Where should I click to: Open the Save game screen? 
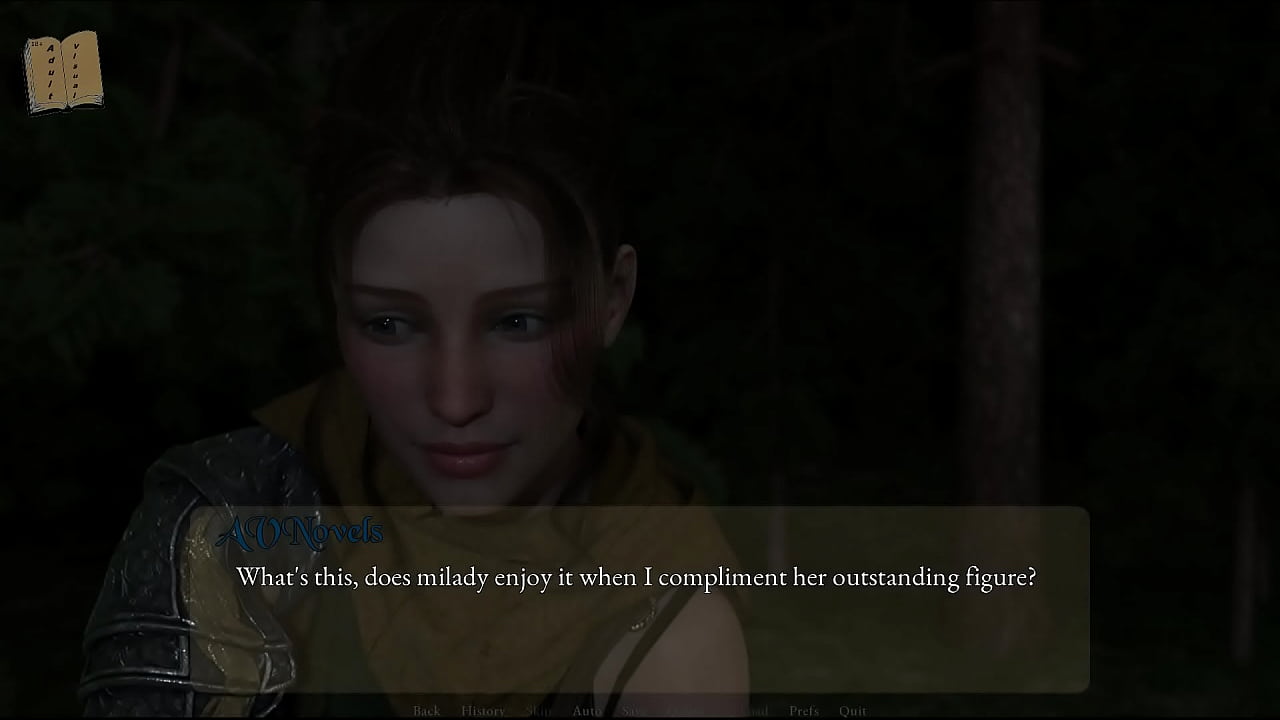[635, 711]
